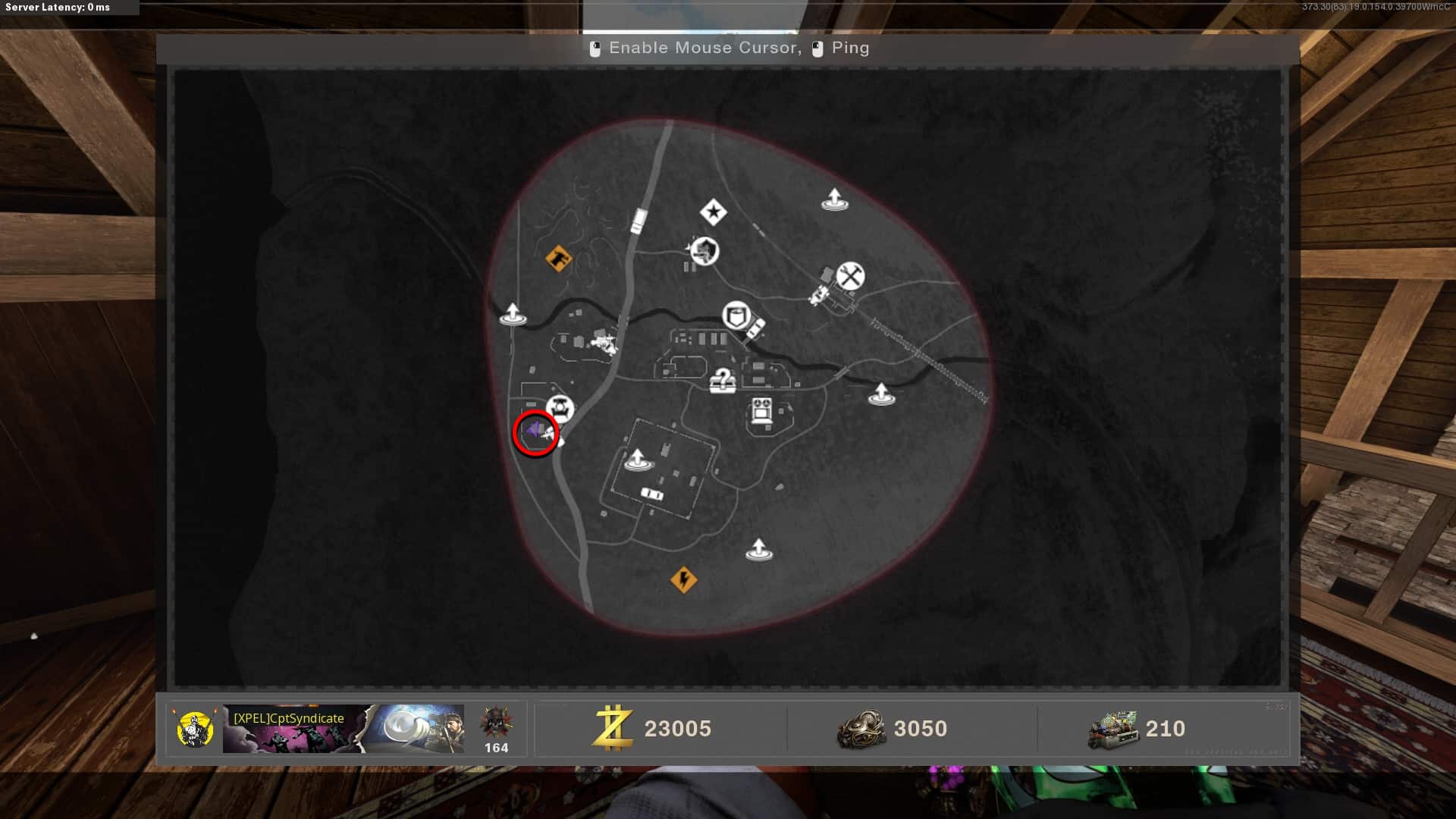Screen dimensions: 1456x819
Task: Select the Pack-a-Punch machine icon
Action: (x=761, y=411)
